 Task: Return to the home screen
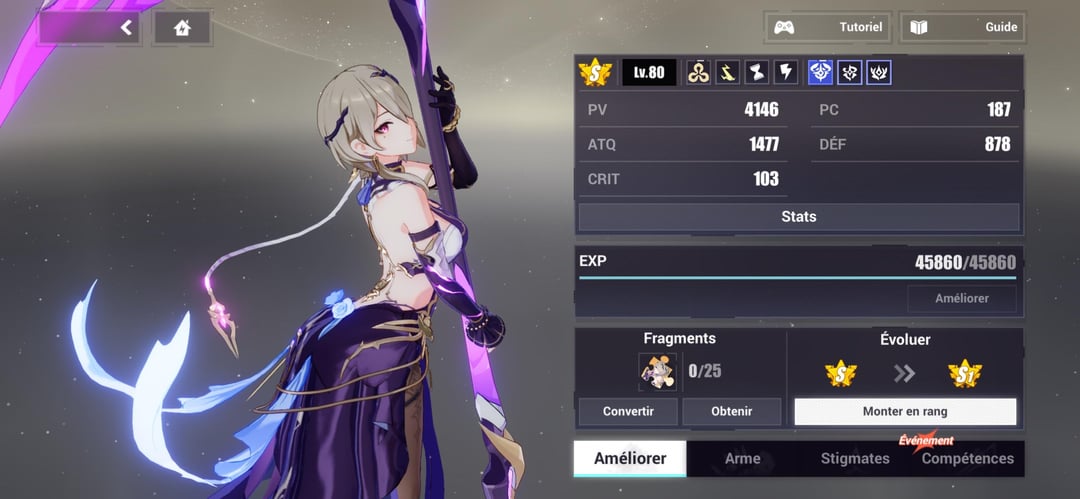coord(182,28)
